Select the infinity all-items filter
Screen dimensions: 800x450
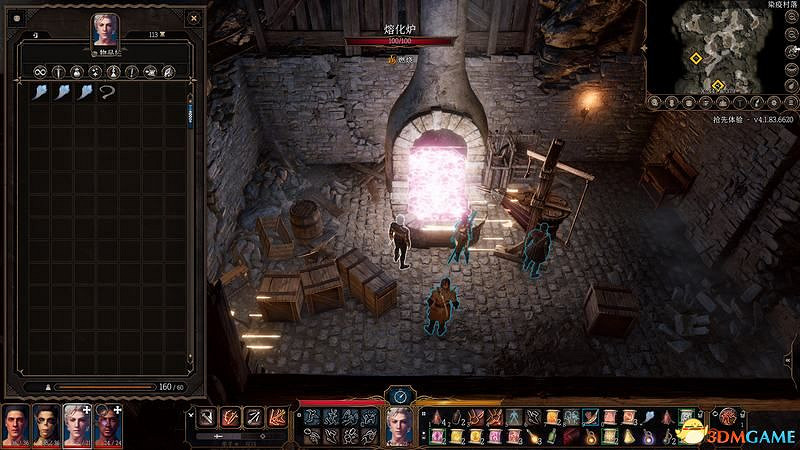click(41, 72)
